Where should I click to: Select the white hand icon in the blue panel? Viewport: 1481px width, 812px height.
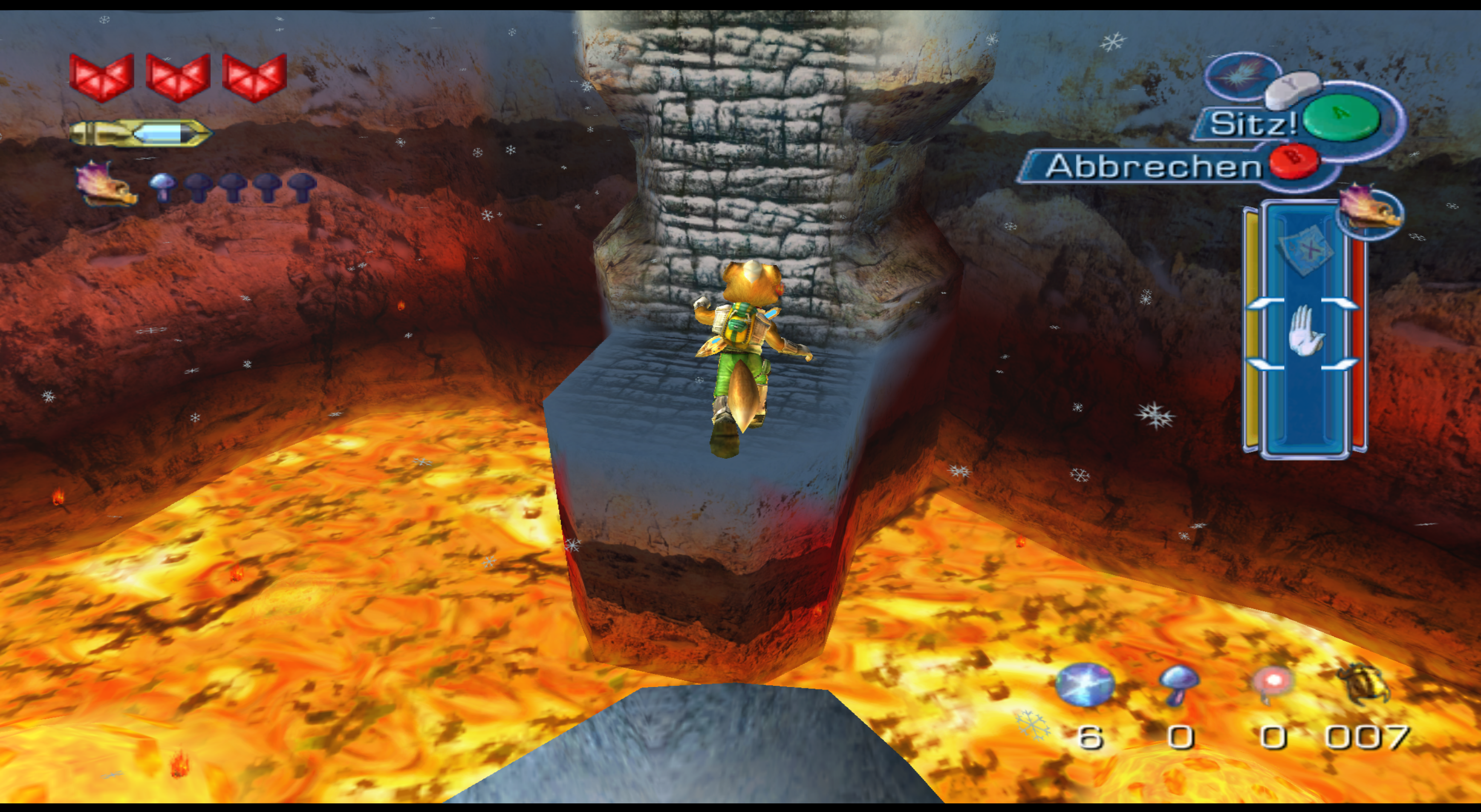[1304, 331]
